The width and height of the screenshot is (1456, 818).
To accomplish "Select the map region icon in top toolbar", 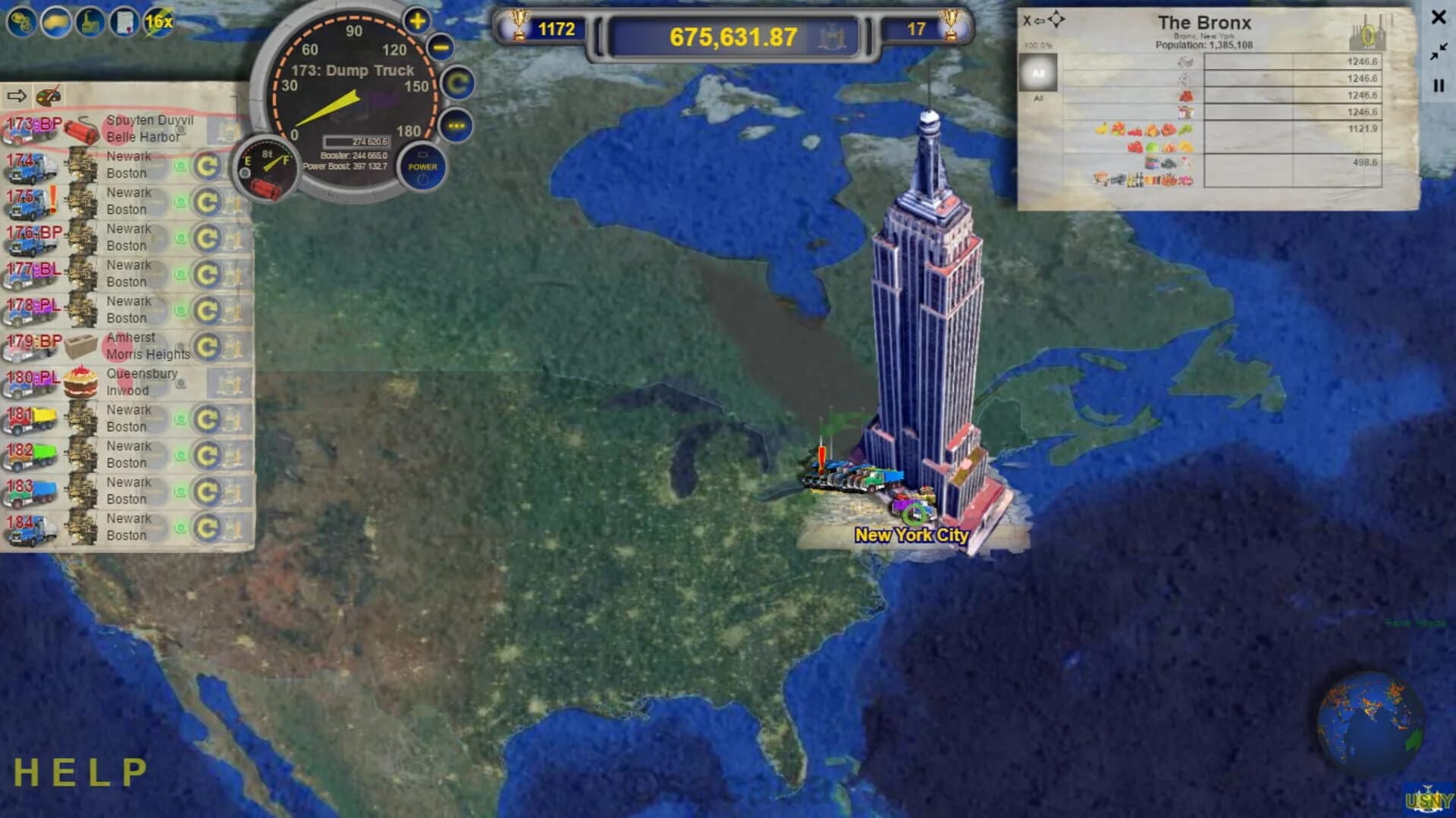I will click(54, 23).
